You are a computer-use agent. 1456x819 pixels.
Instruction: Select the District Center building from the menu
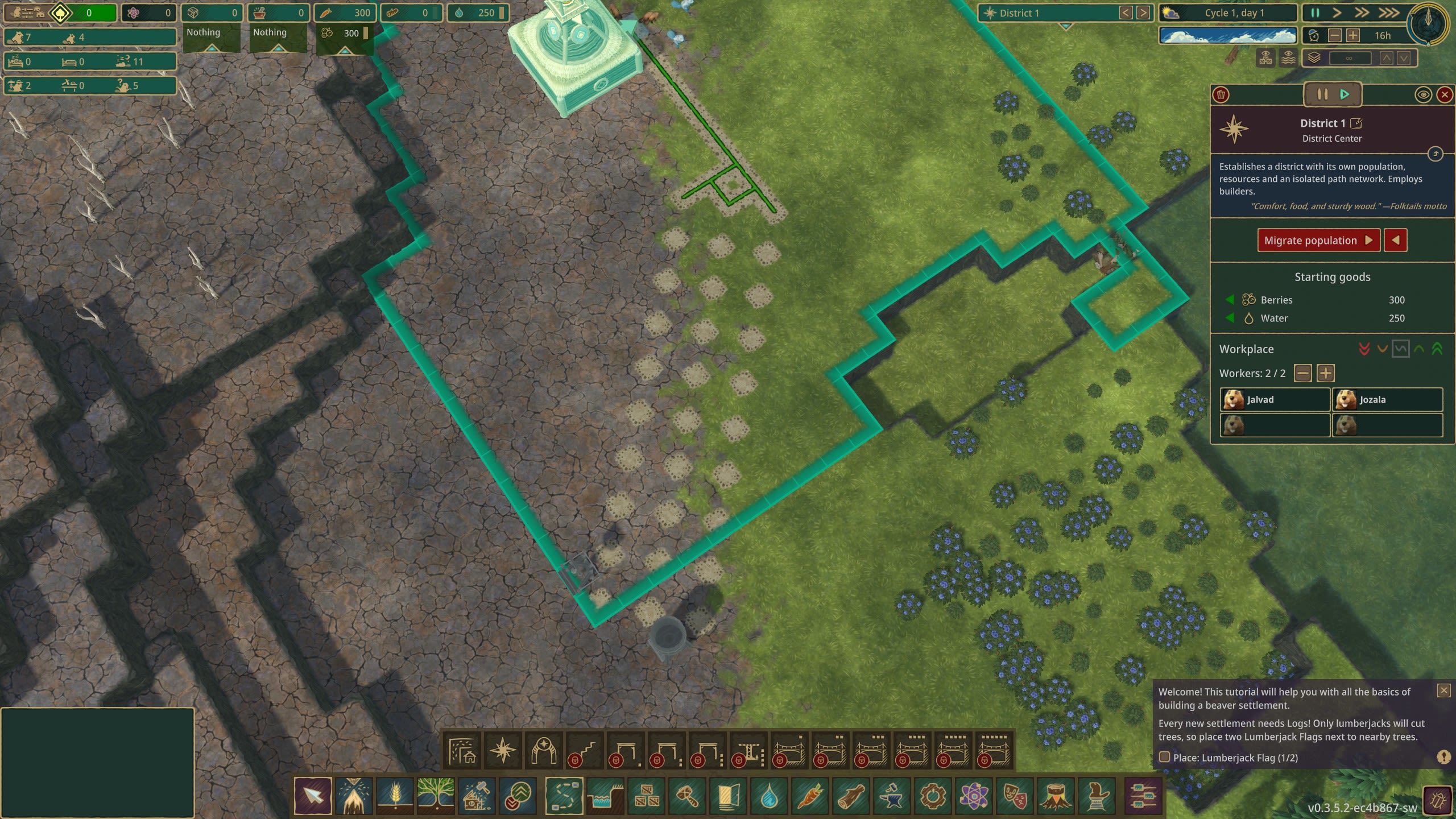tap(504, 751)
